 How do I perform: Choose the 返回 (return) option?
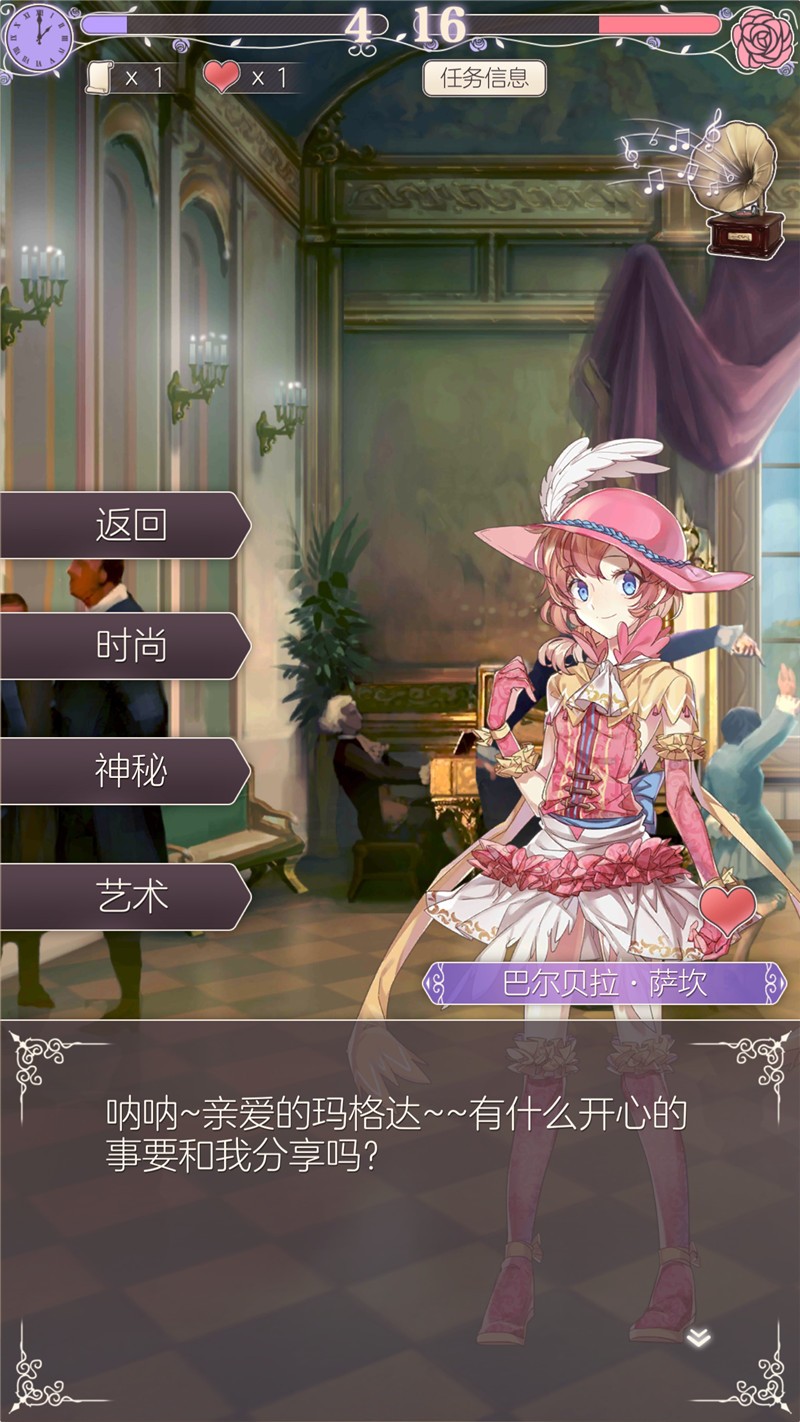point(125,524)
